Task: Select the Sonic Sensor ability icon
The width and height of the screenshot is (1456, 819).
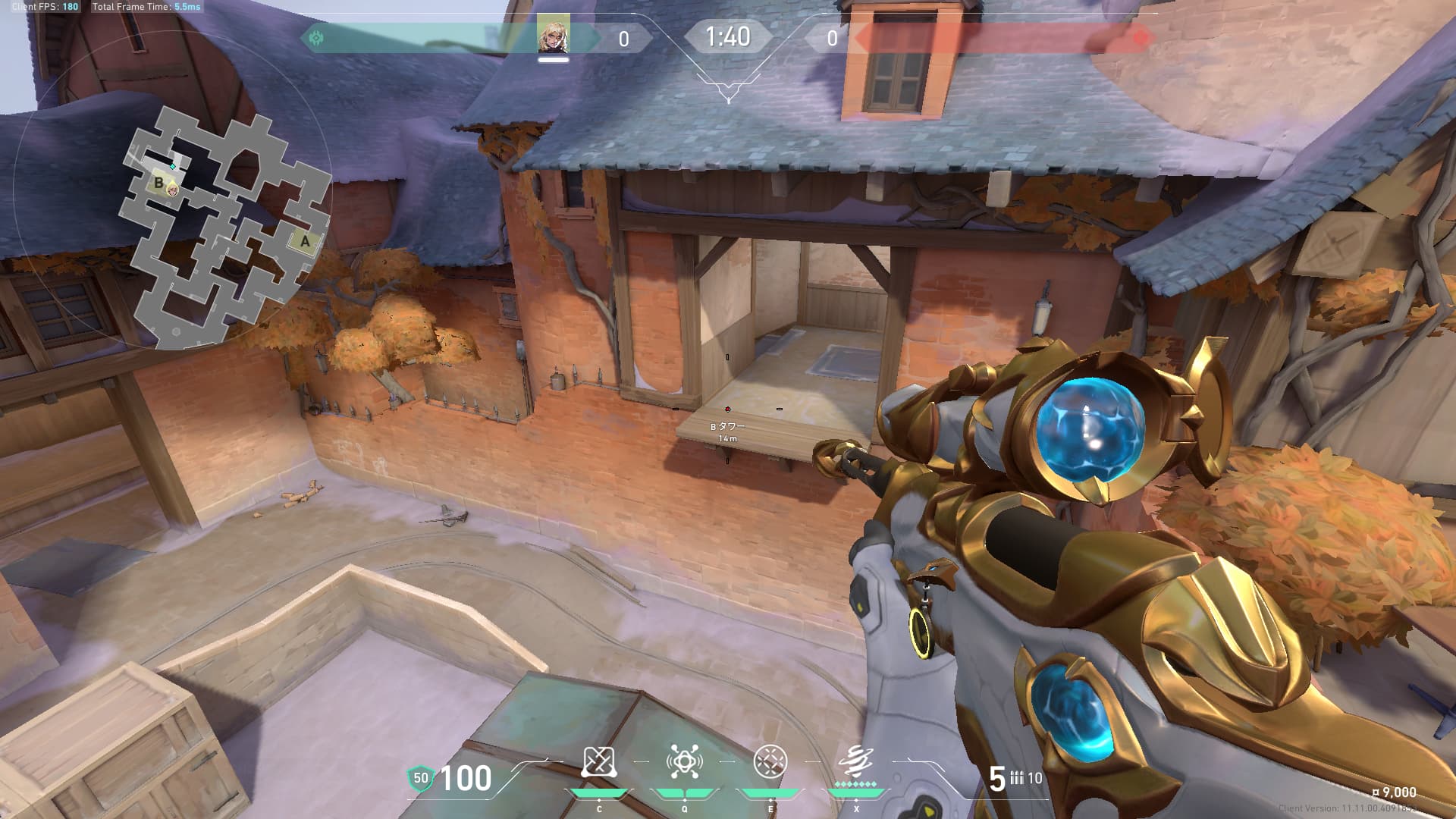Action: [684, 762]
